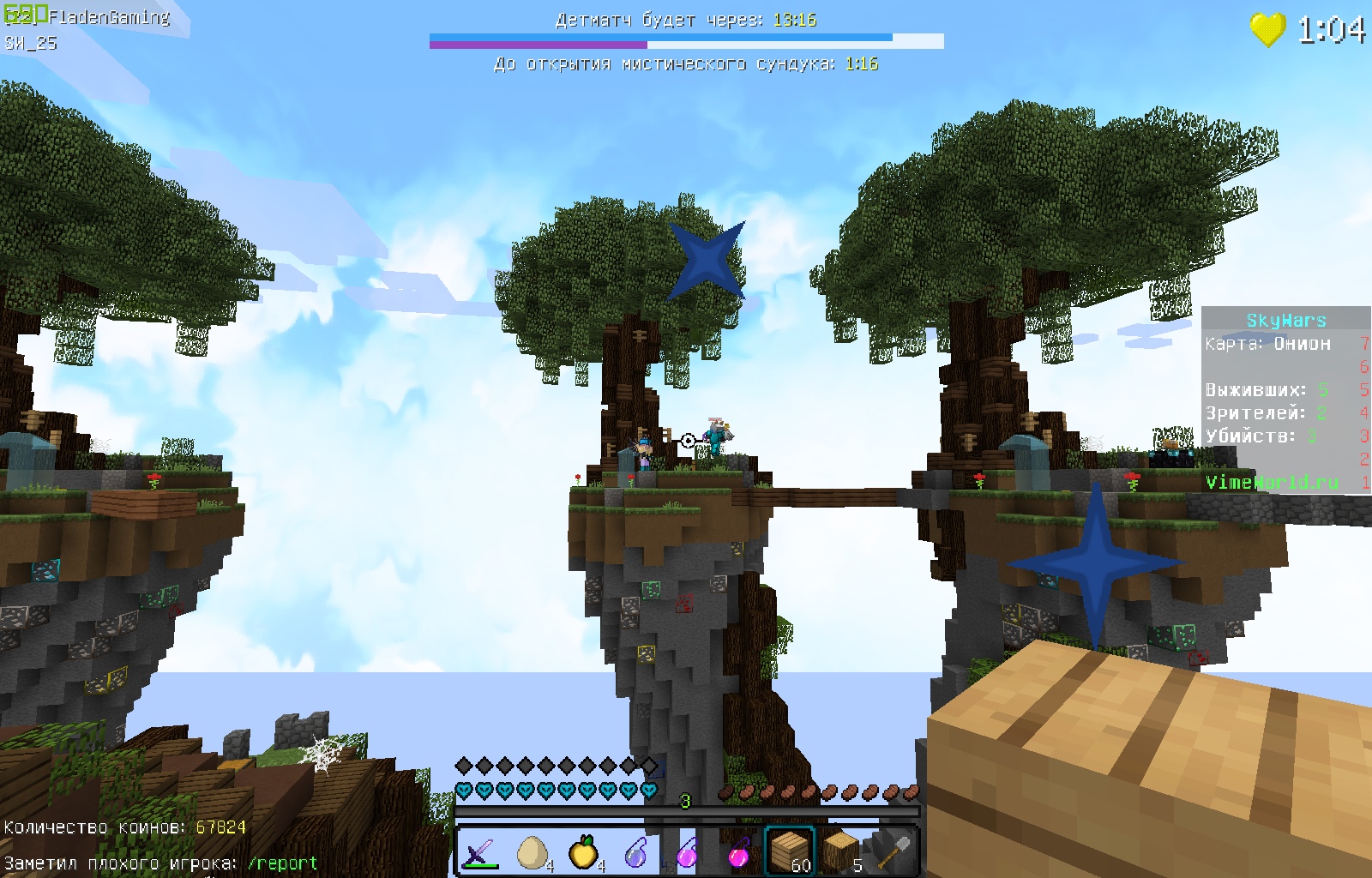
Task: Select the light purple splash potion
Action: click(x=687, y=851)
